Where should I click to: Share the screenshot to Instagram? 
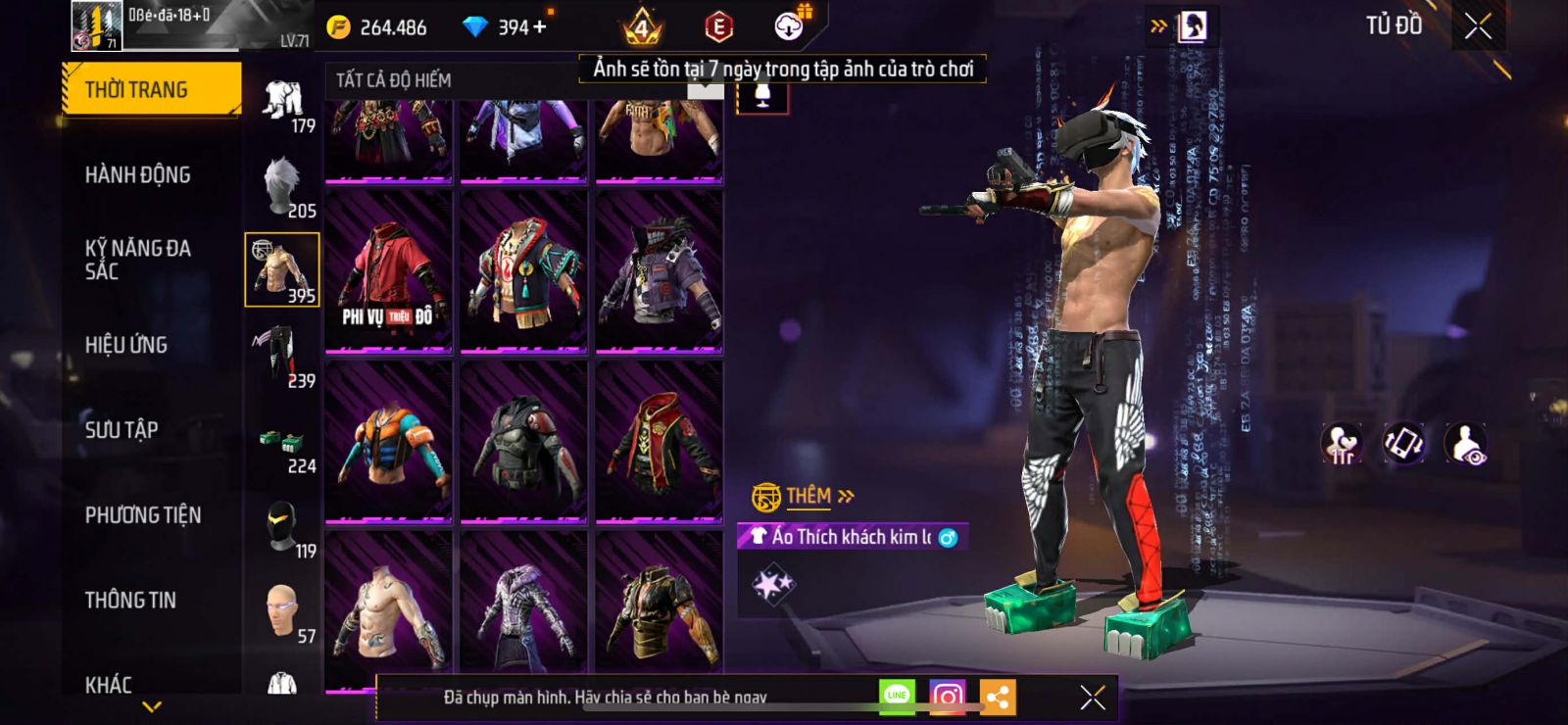[947, 697]
